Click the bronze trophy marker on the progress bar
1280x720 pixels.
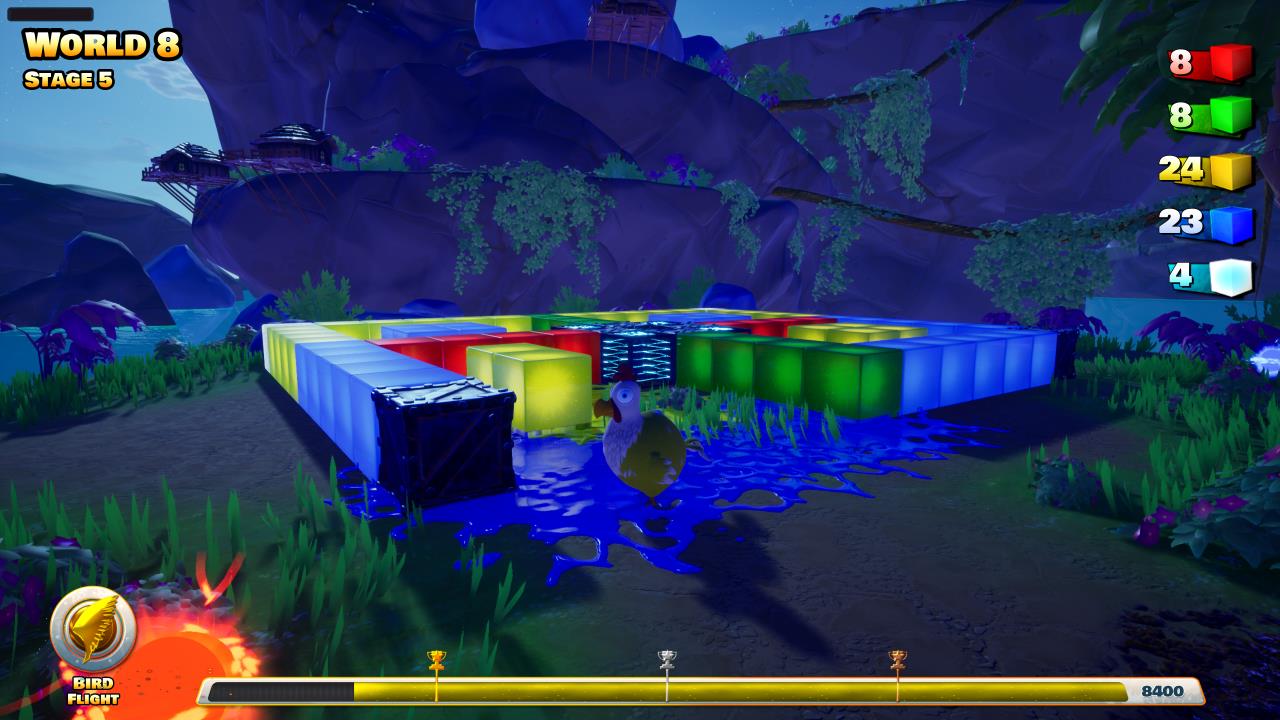898,660
